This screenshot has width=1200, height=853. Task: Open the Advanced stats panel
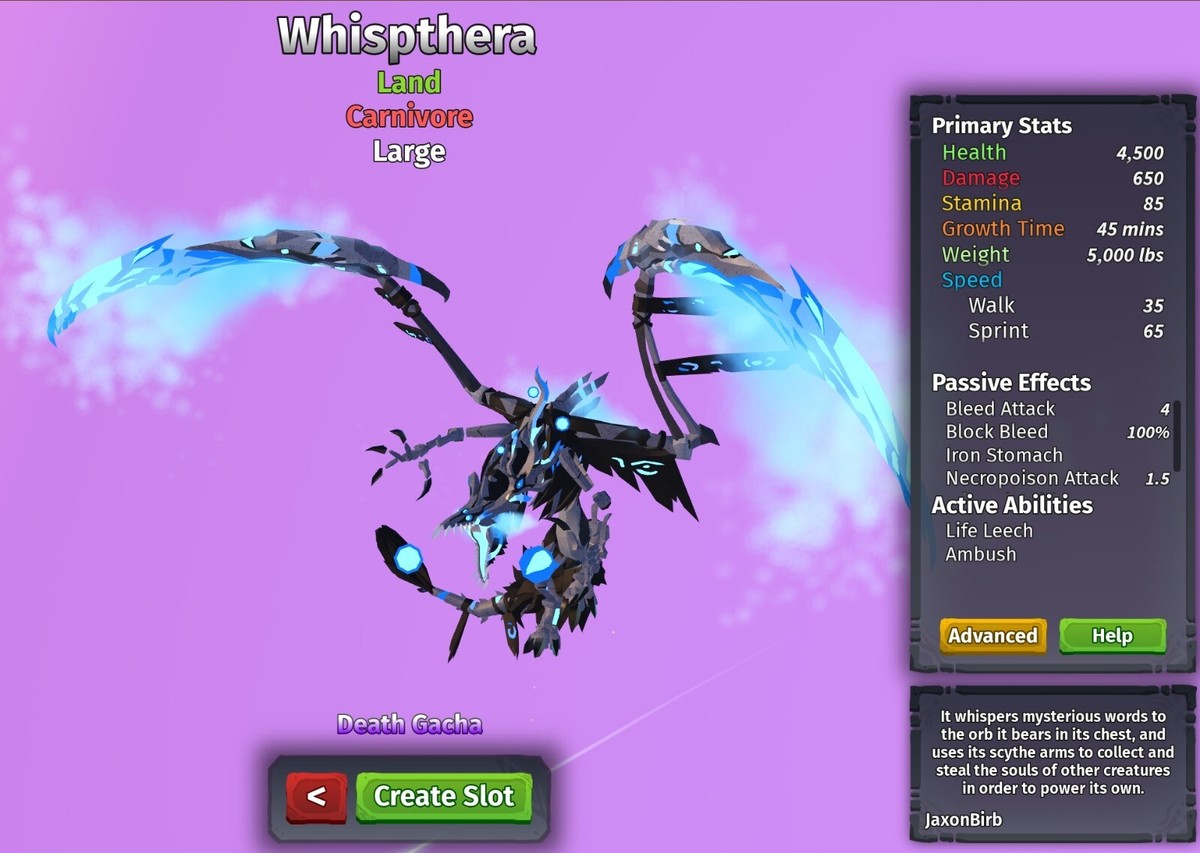point(992,636)
